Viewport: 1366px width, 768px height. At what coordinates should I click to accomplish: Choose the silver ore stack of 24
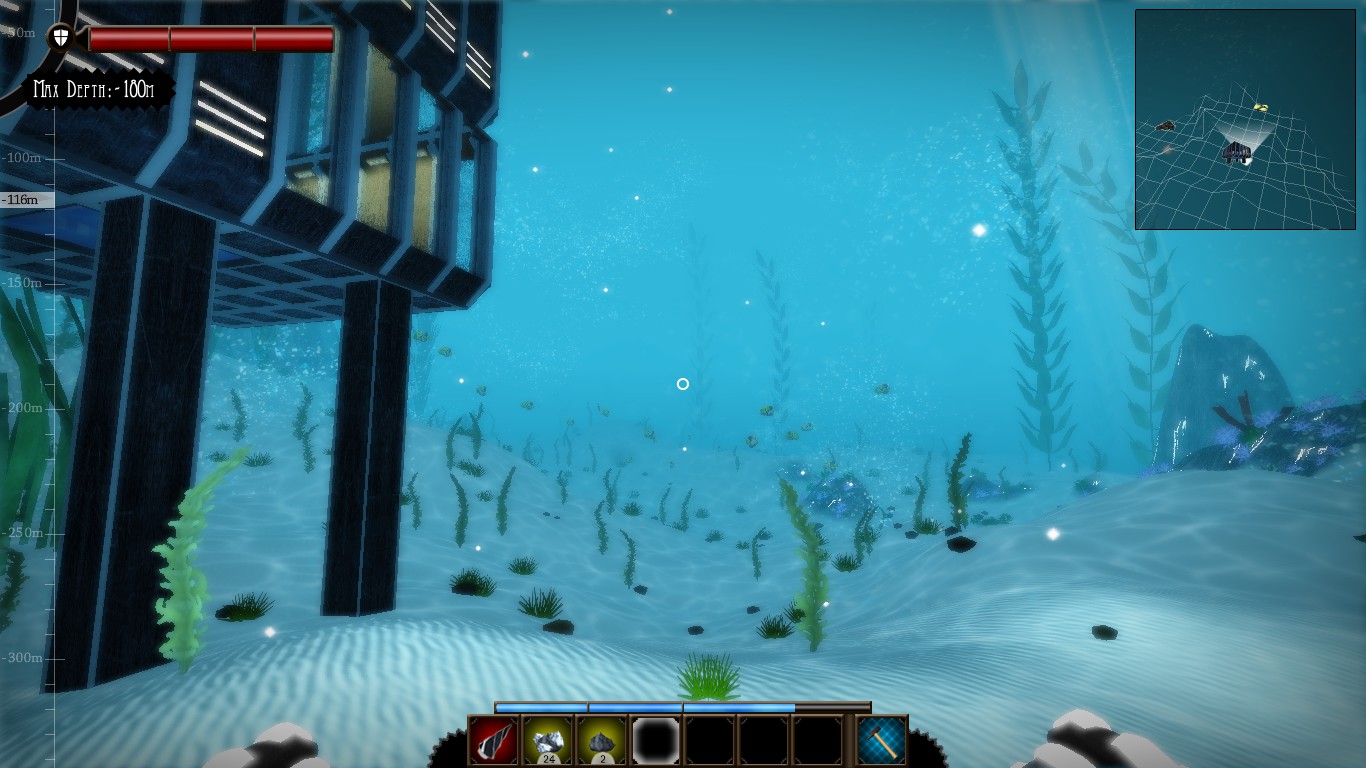[548, 740]
